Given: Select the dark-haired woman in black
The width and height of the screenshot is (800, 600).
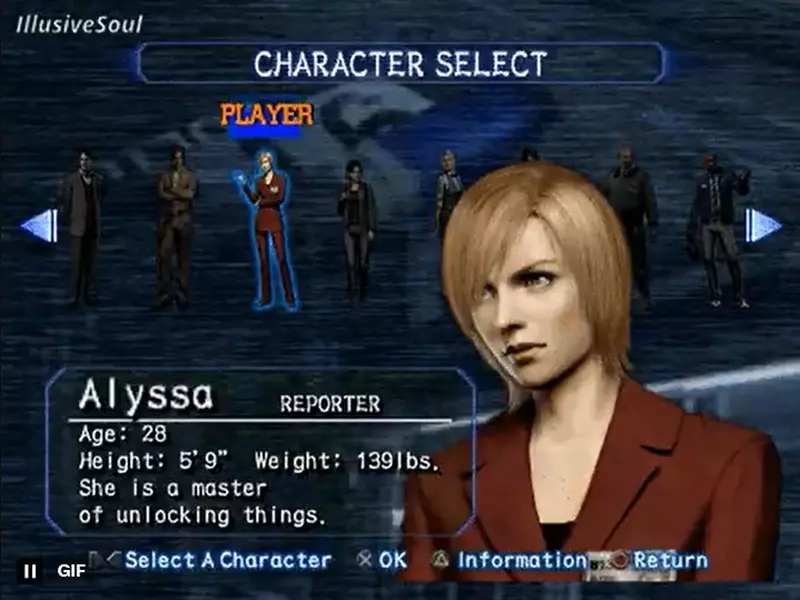Looking at the screenshot, I should 356,228.
